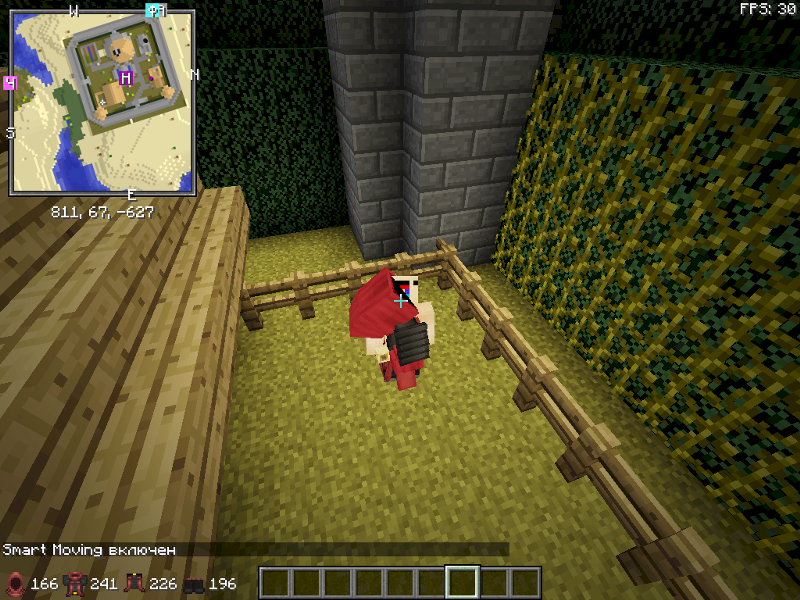Click the red hood helmet armor icon
The width and height of the screenshot is (800, 600).
pyautogui.click(x=15, y=583)
